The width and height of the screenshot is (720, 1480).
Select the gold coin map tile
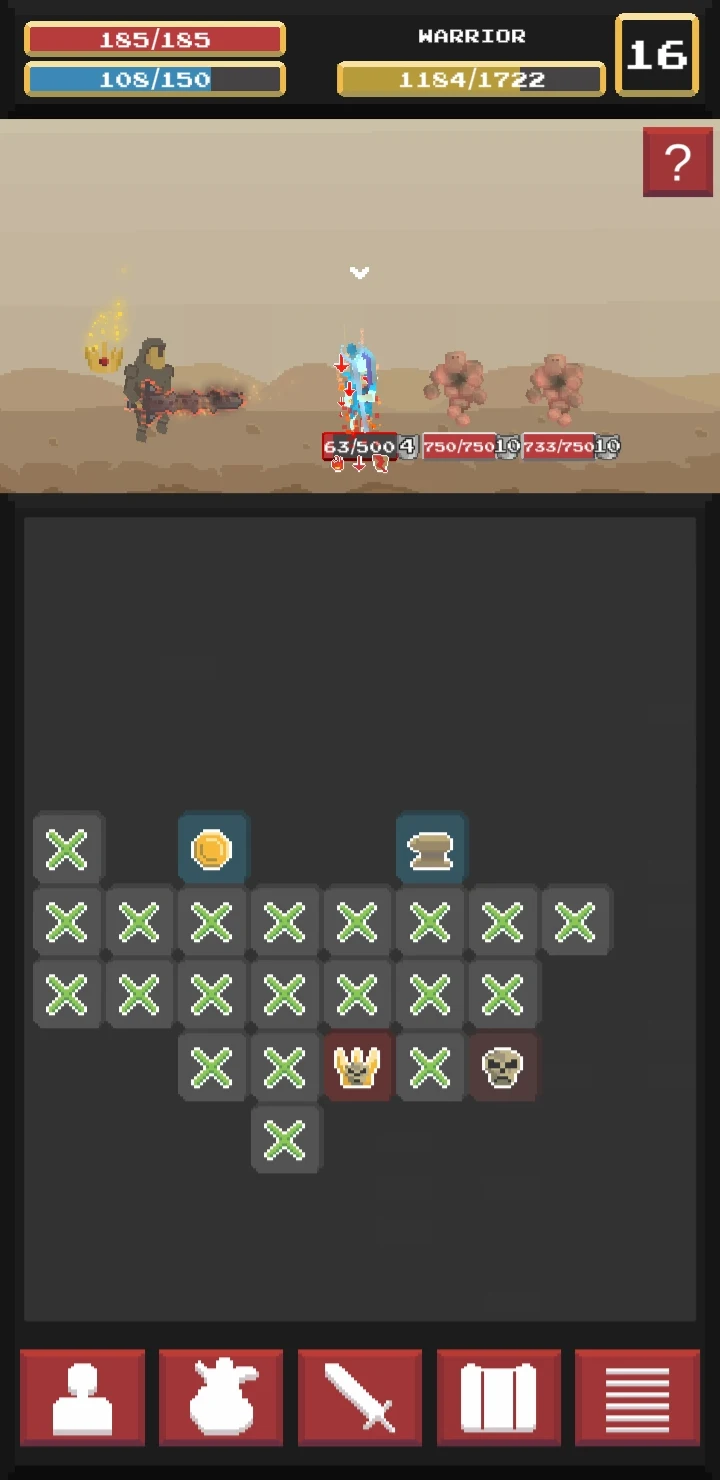(212, 849)
